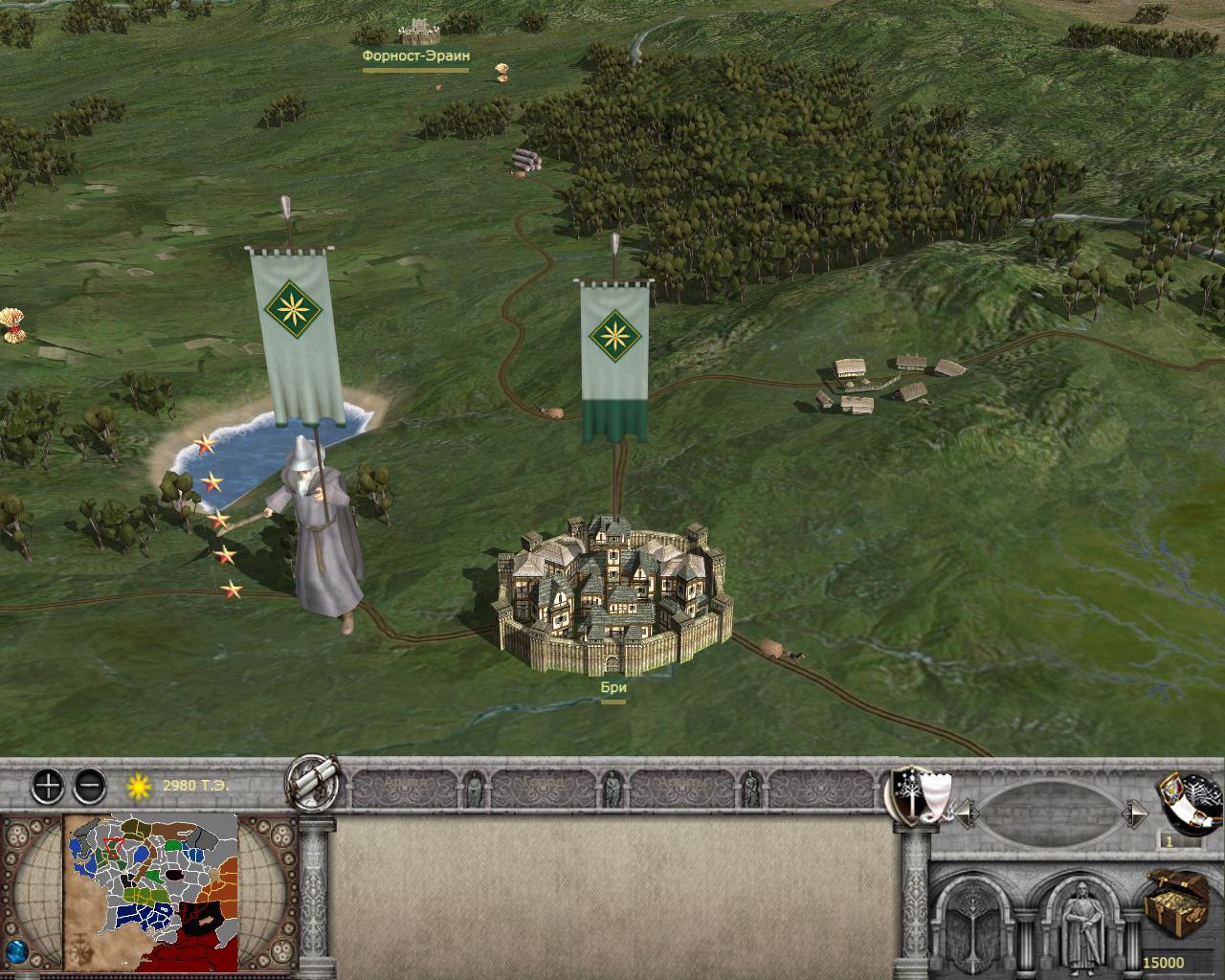Switch to the Город tab

click(x=543, y=785)
